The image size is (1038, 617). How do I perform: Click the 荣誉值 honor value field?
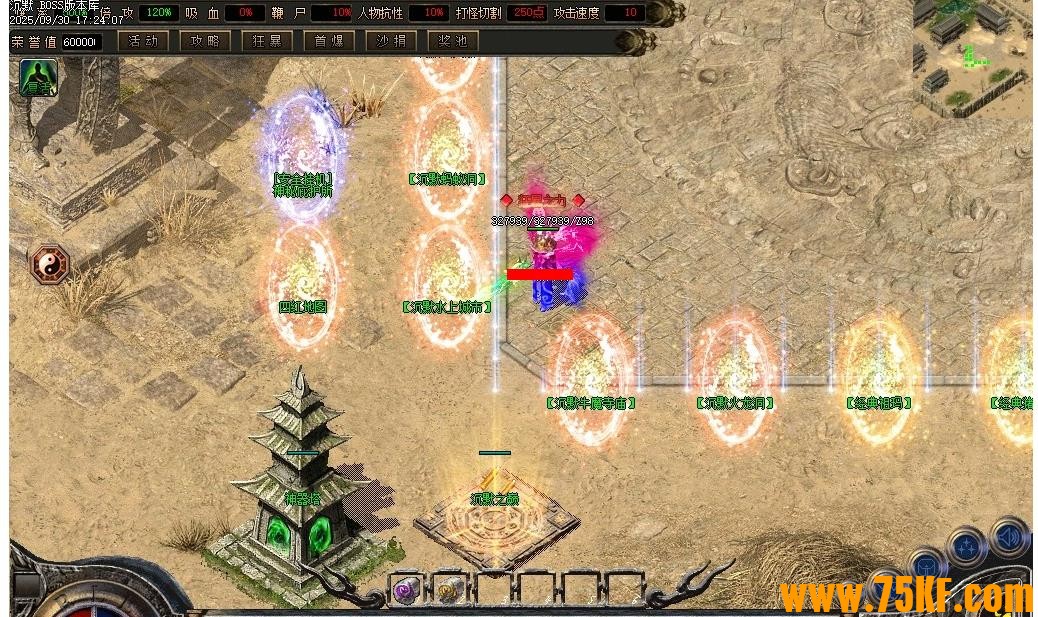(x=80, y=42)
